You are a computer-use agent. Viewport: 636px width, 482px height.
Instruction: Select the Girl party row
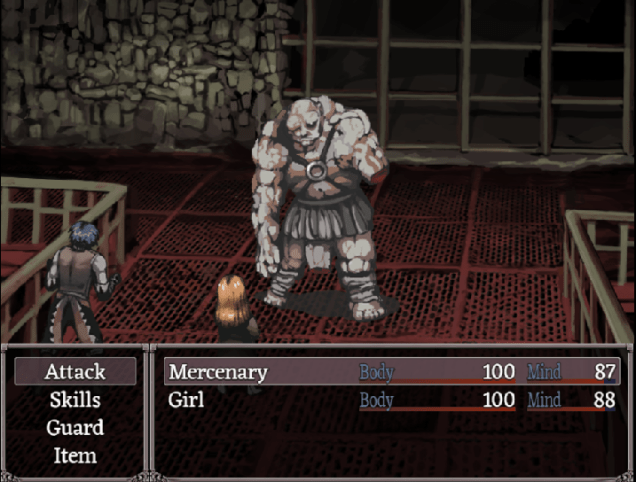click(391, 400)
